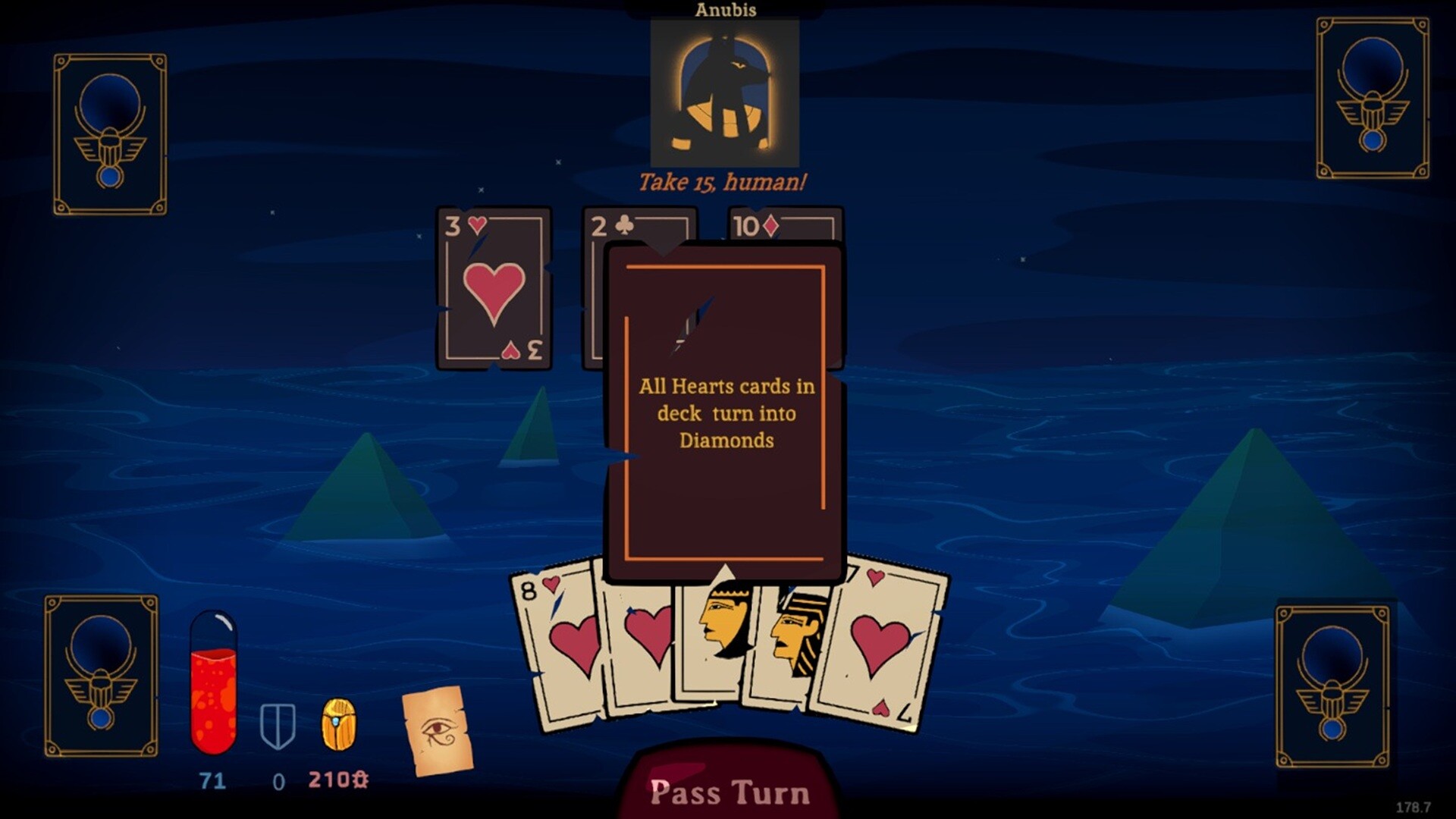The image size is (1456, 819).
Task: Click Anubis's 'Take 15, human!' speech text
Action: pos(723,182)
